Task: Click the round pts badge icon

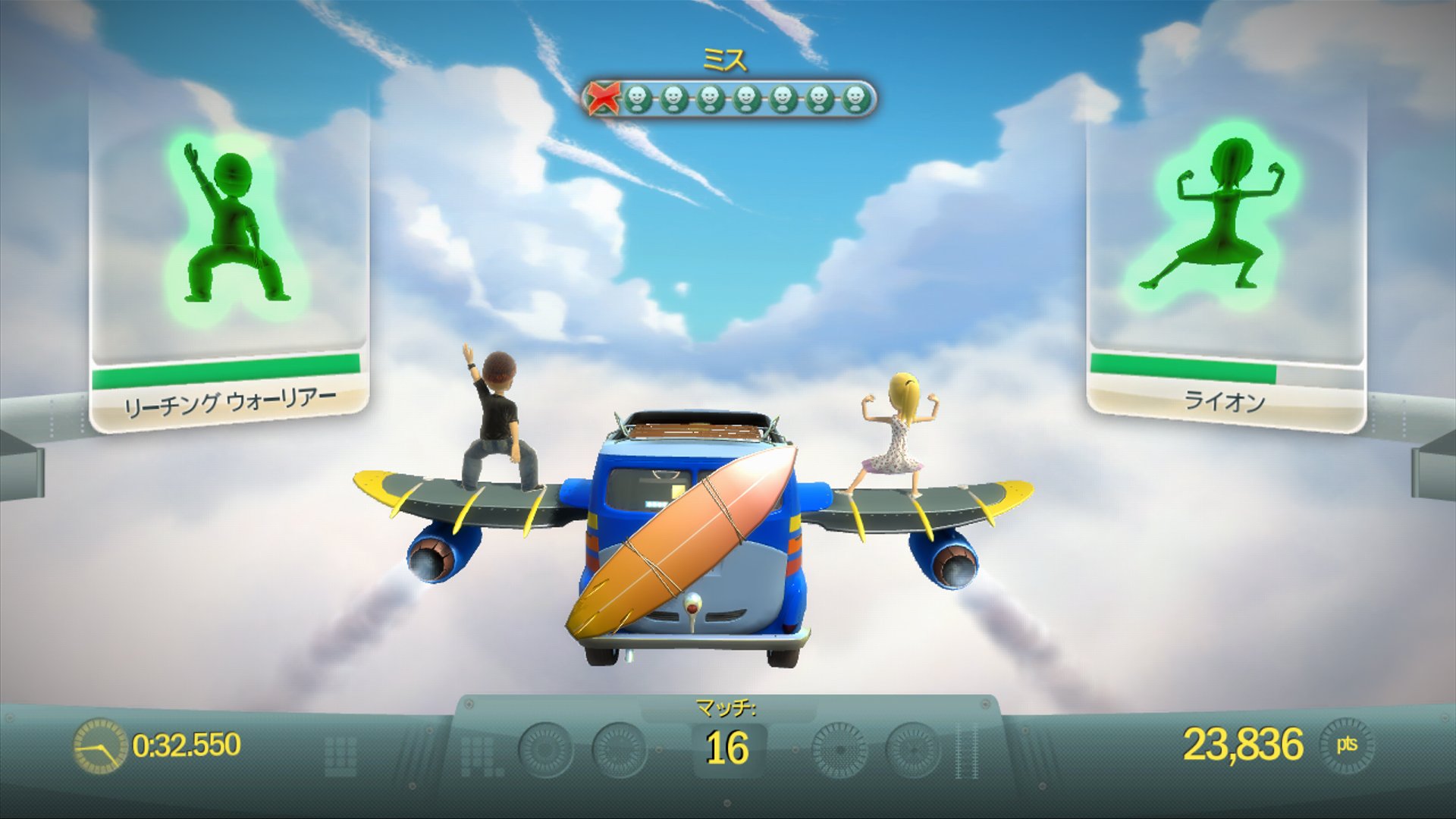Action: 1347,745
